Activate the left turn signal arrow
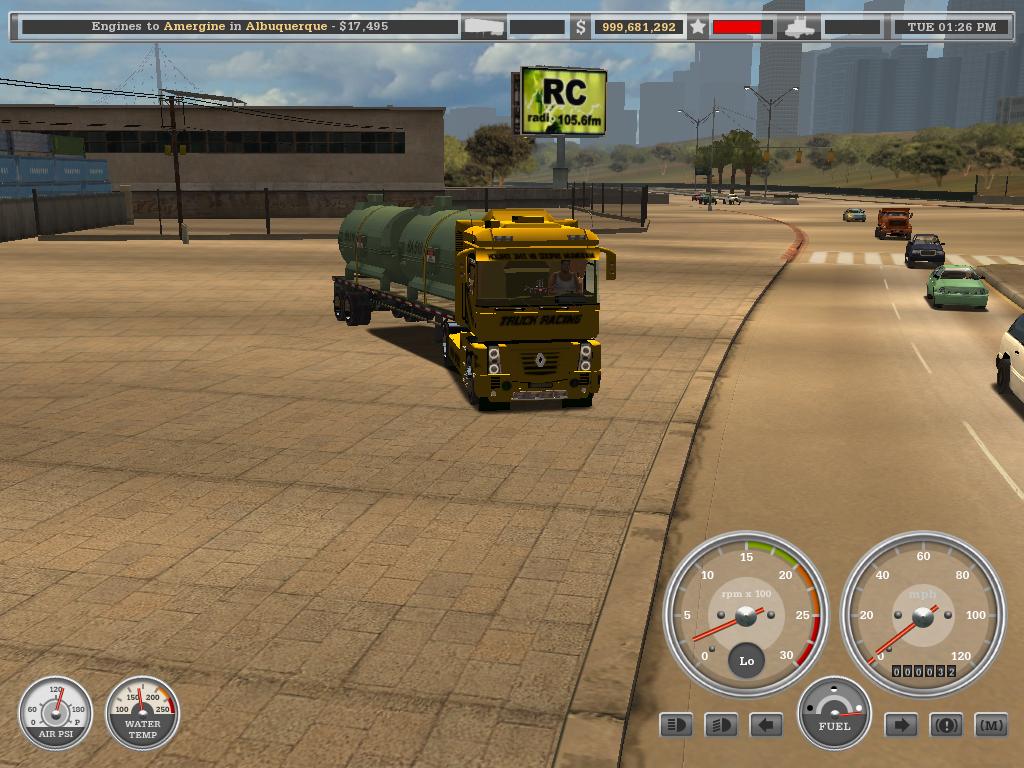 (766, 725)
